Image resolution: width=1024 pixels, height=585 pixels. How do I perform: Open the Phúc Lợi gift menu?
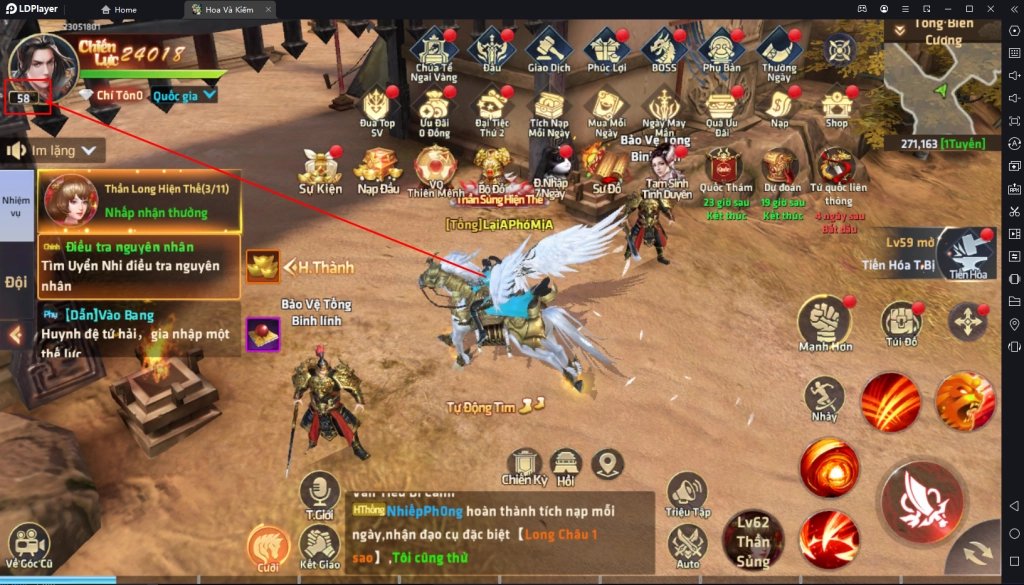606,49
